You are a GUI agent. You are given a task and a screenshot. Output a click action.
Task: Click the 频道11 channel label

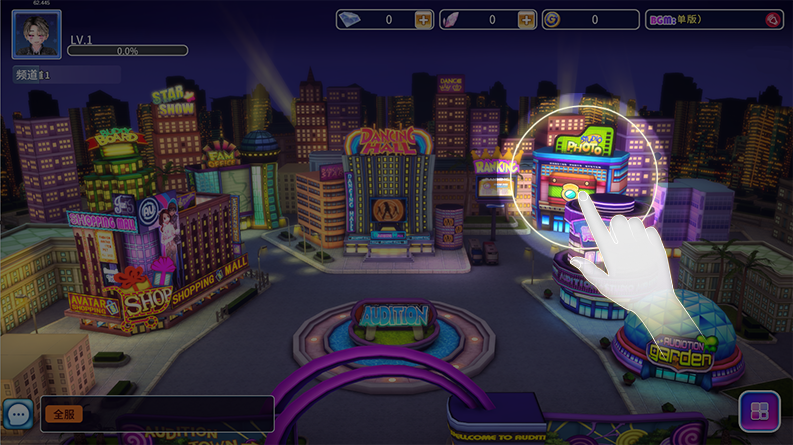34,75
